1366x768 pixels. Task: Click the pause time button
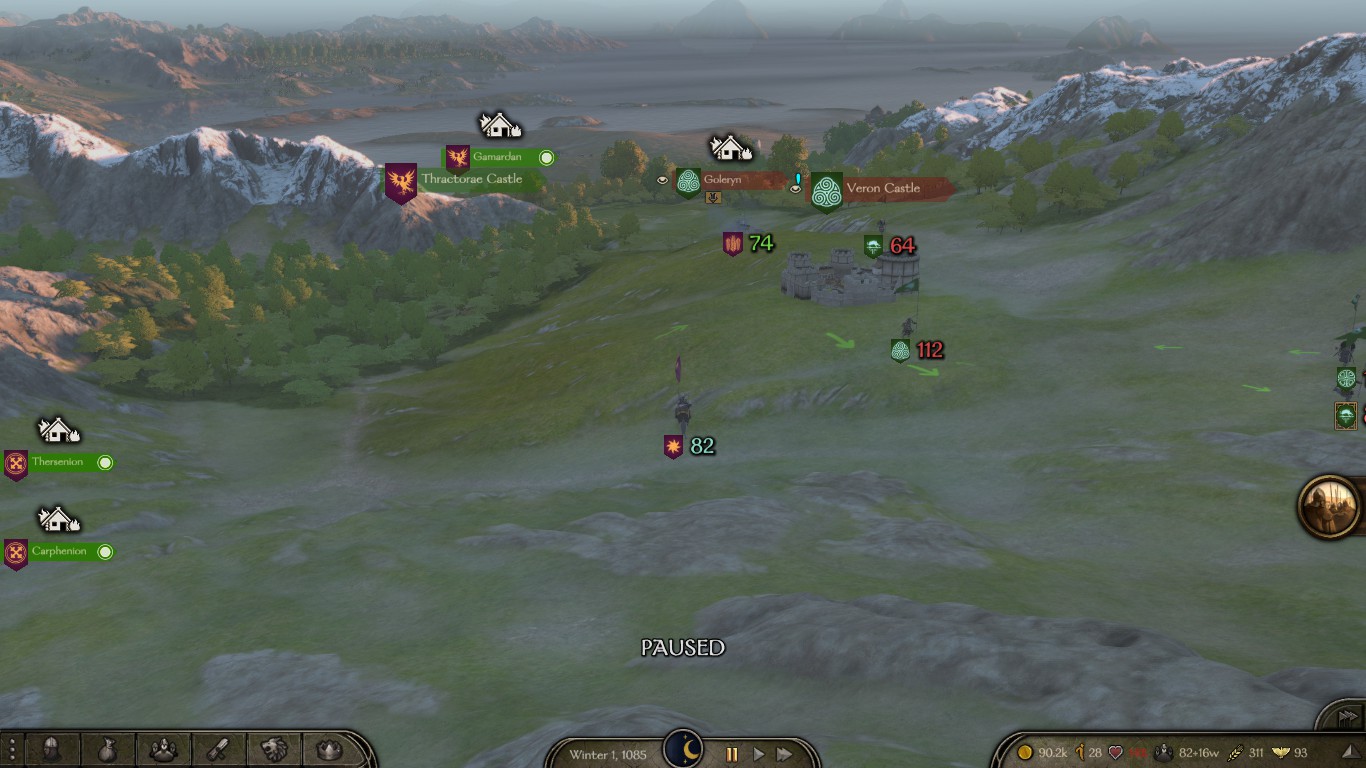(x=731, y=754)
